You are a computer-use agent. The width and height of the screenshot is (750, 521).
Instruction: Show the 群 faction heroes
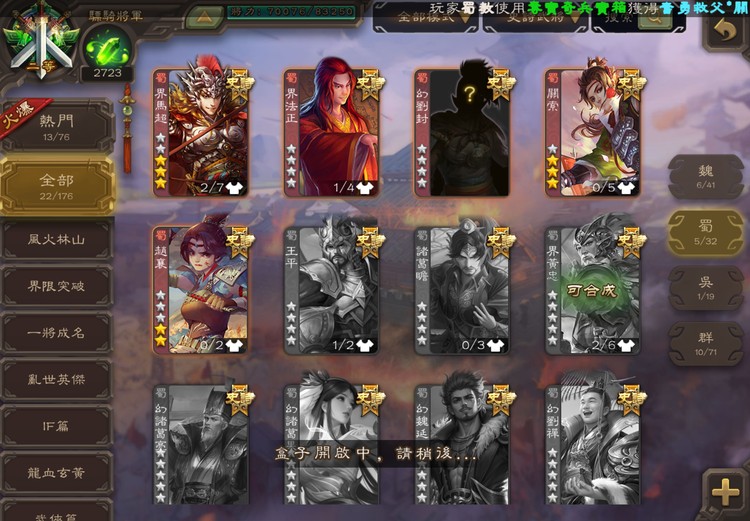[706, 345]
